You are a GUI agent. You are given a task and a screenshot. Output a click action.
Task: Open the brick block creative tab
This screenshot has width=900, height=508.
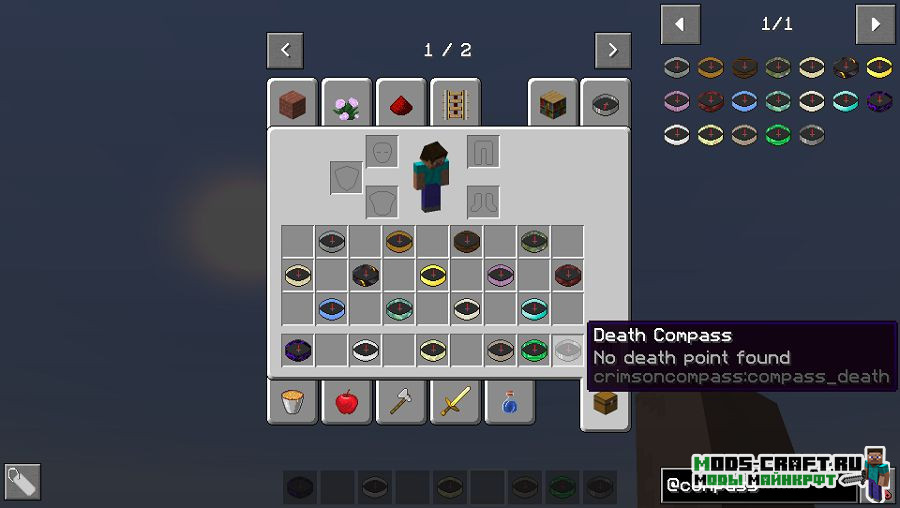click(292, 104)
